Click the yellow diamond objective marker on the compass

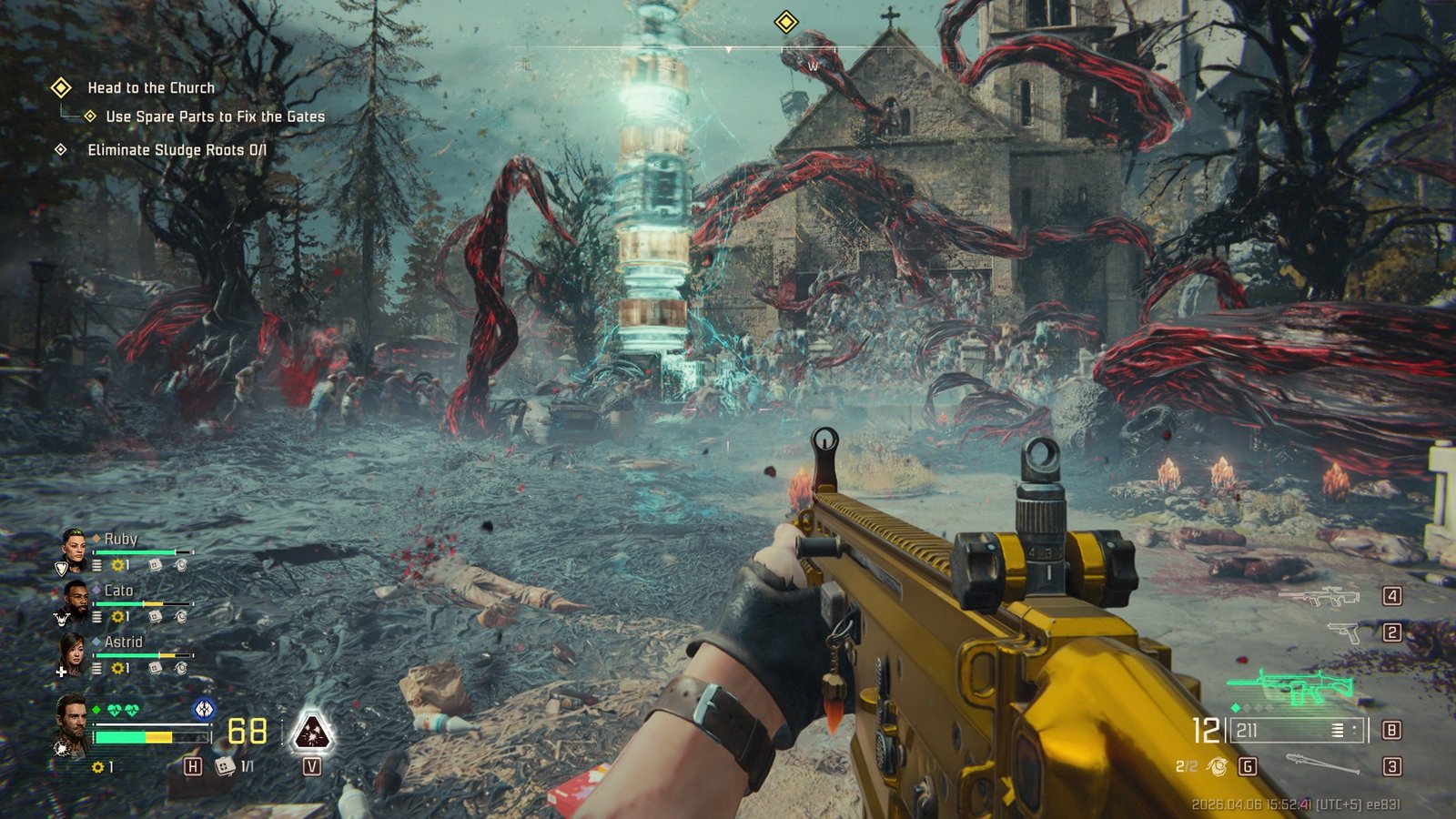(x=786, y=22)
